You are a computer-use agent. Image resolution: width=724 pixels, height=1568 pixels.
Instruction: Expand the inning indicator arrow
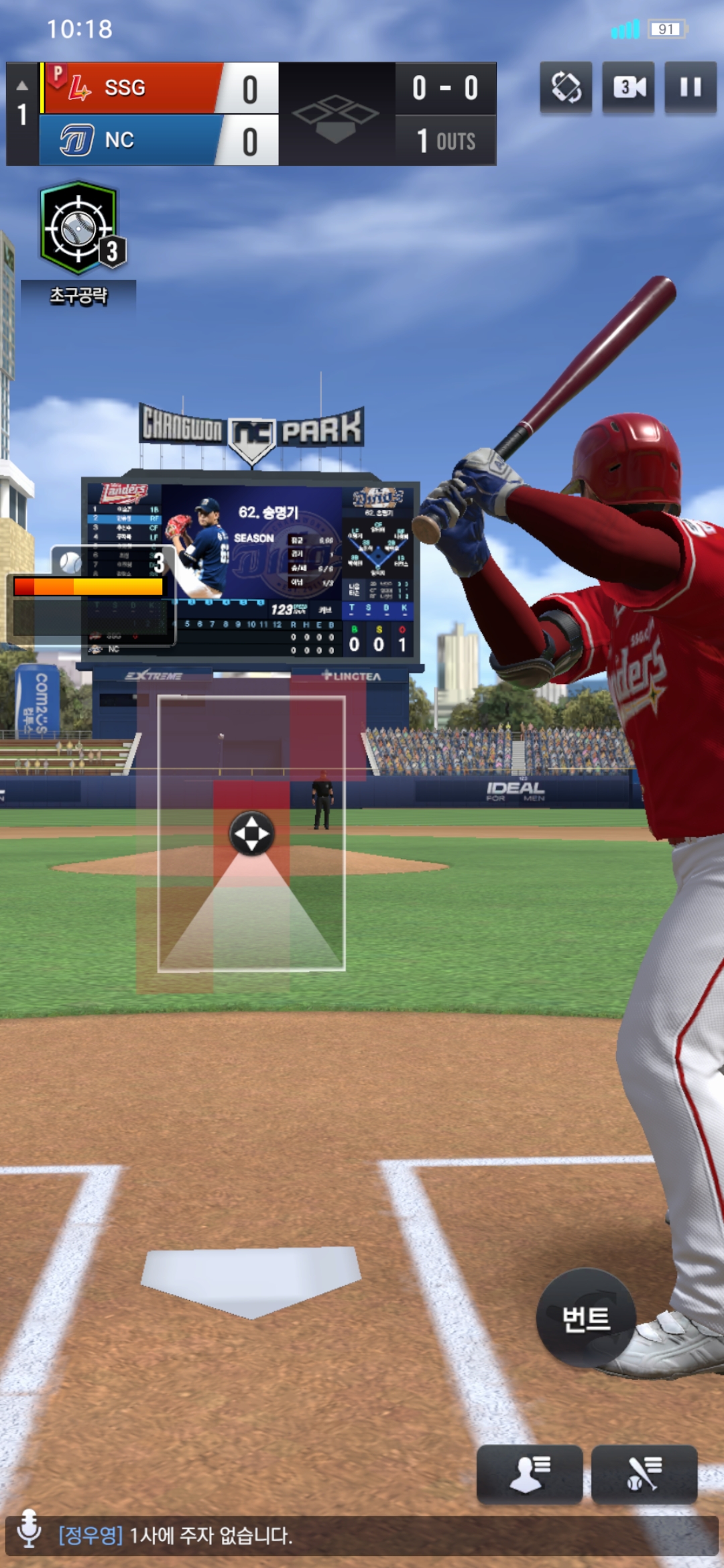(22, 86)
